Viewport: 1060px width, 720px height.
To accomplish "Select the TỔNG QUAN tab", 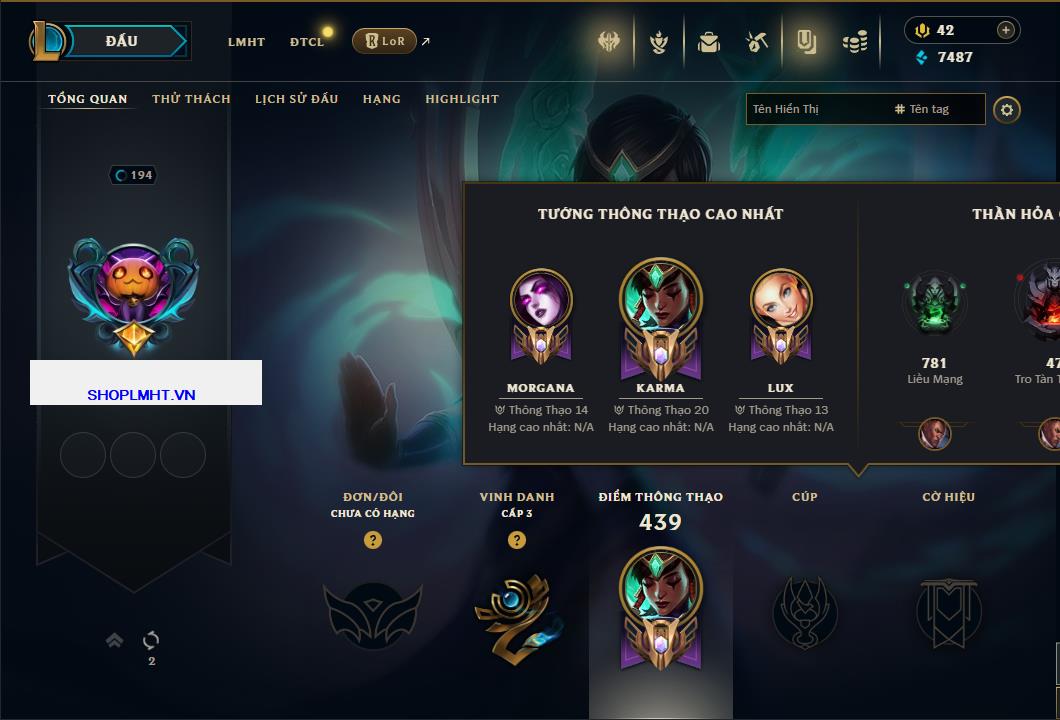I will coord(88,99).
